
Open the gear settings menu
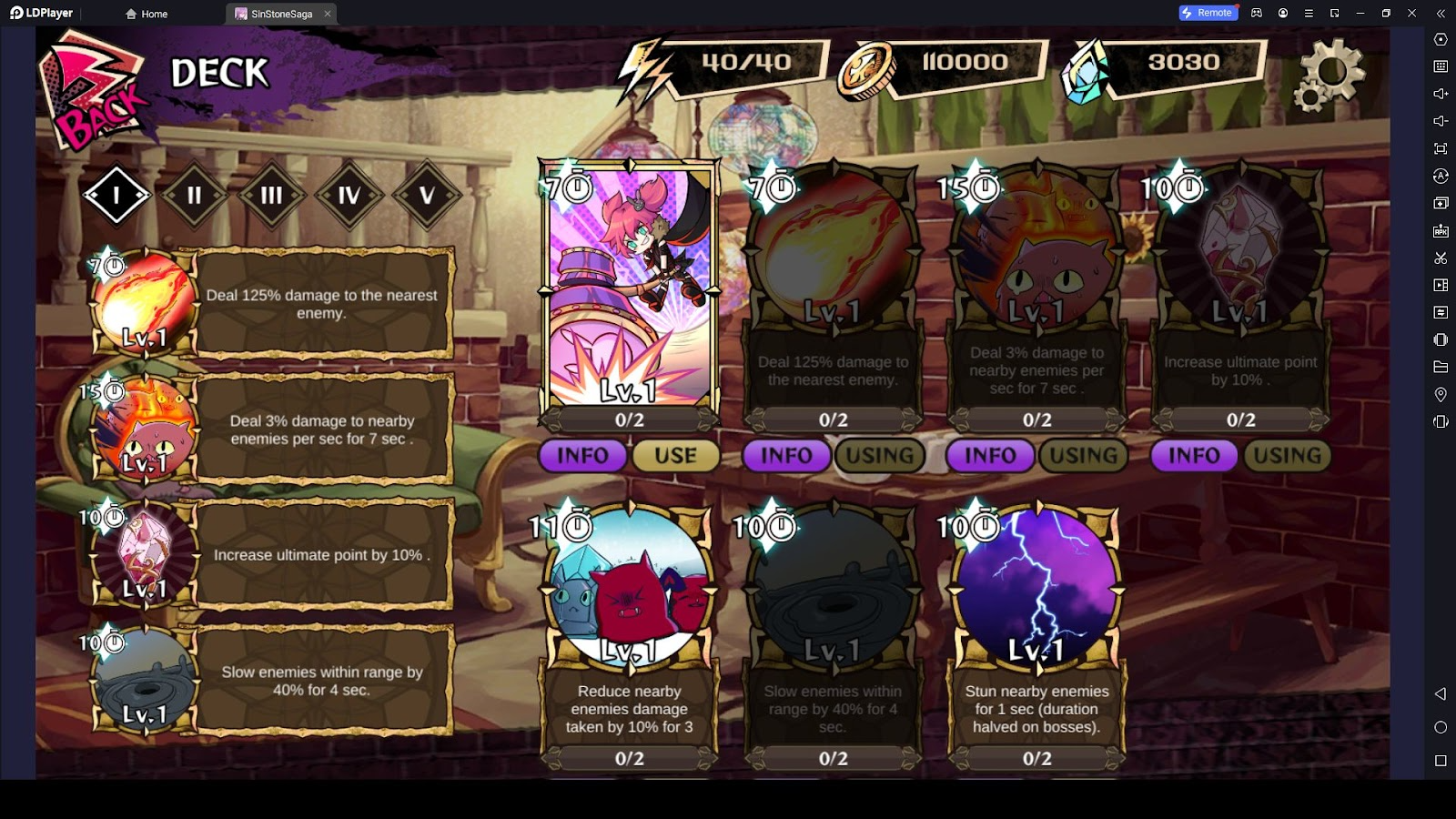(1329, 75)
